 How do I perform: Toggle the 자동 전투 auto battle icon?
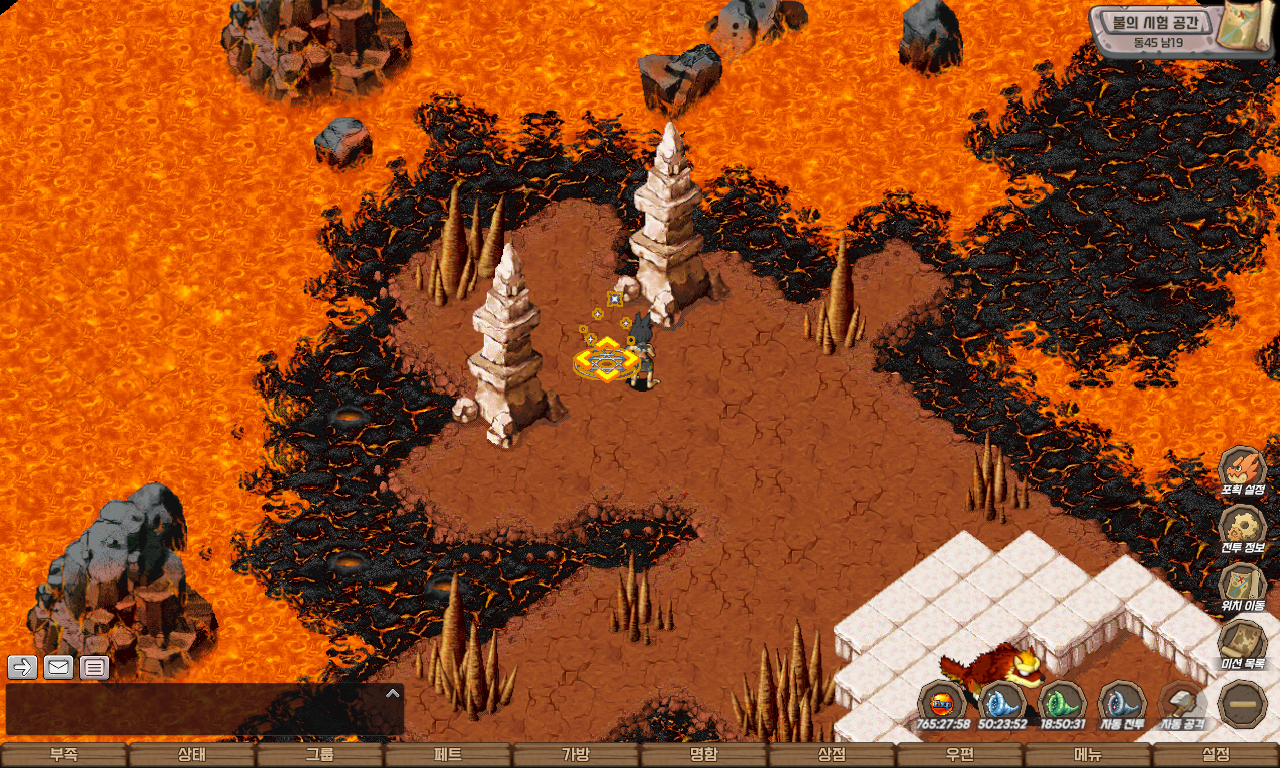[1122, 702]
